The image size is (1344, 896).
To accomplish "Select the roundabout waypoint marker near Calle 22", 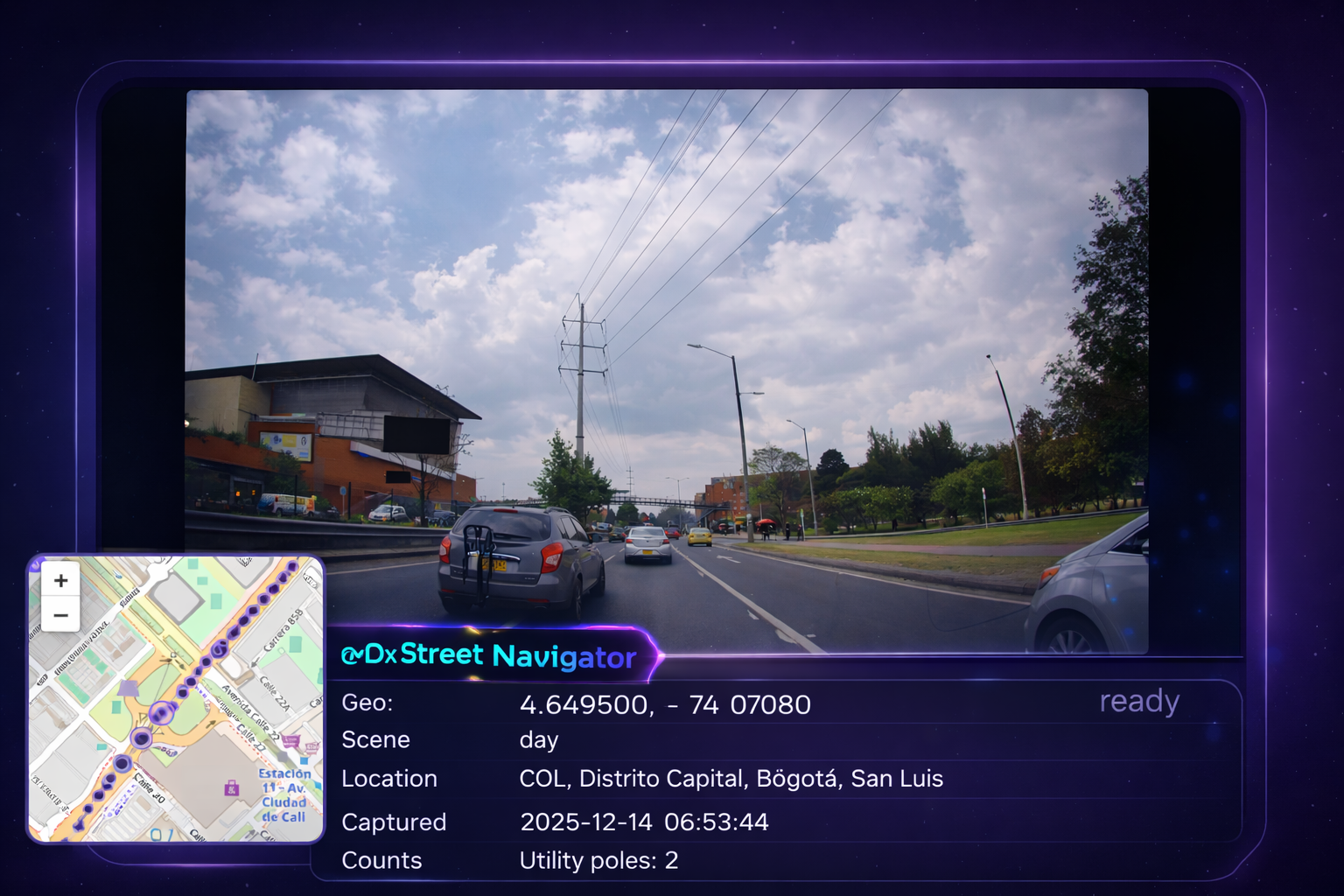I will coord(140,739).
